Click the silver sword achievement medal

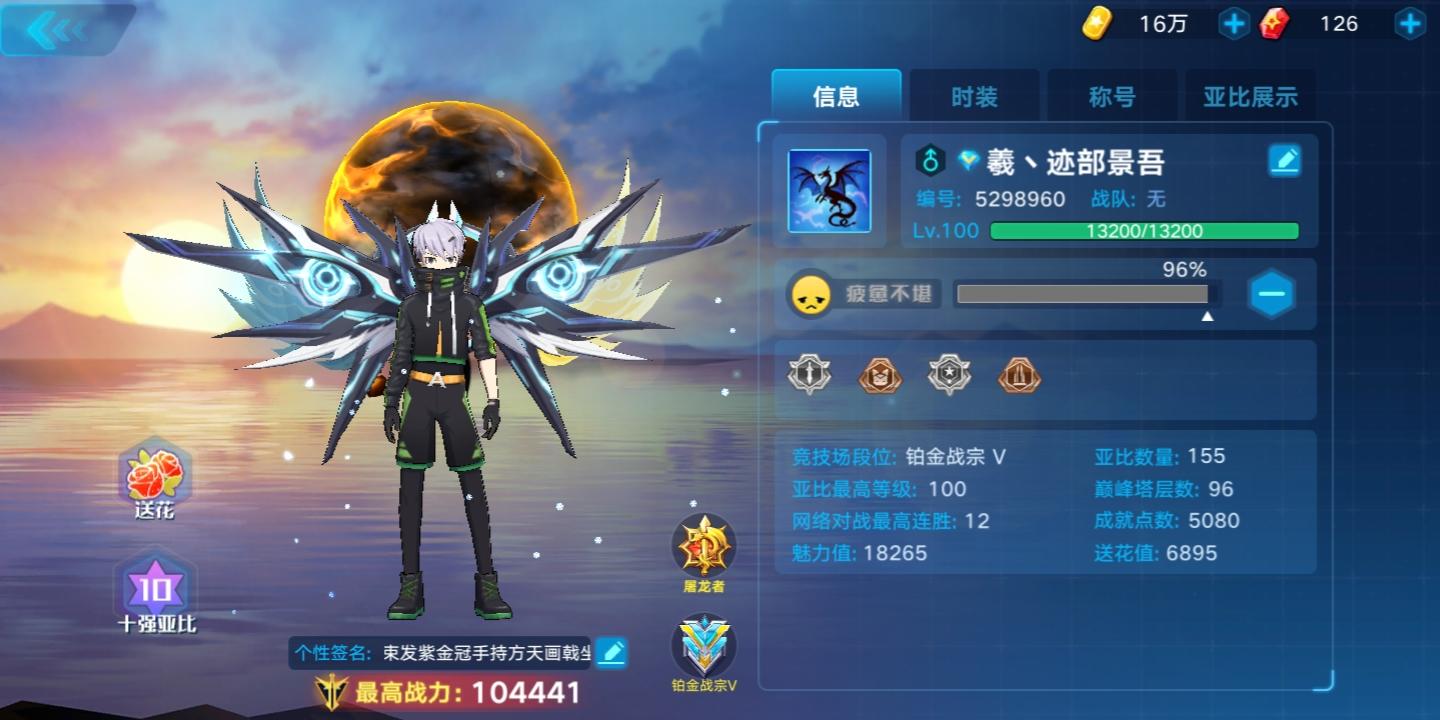pyautogui.click(x=808, y=375)
